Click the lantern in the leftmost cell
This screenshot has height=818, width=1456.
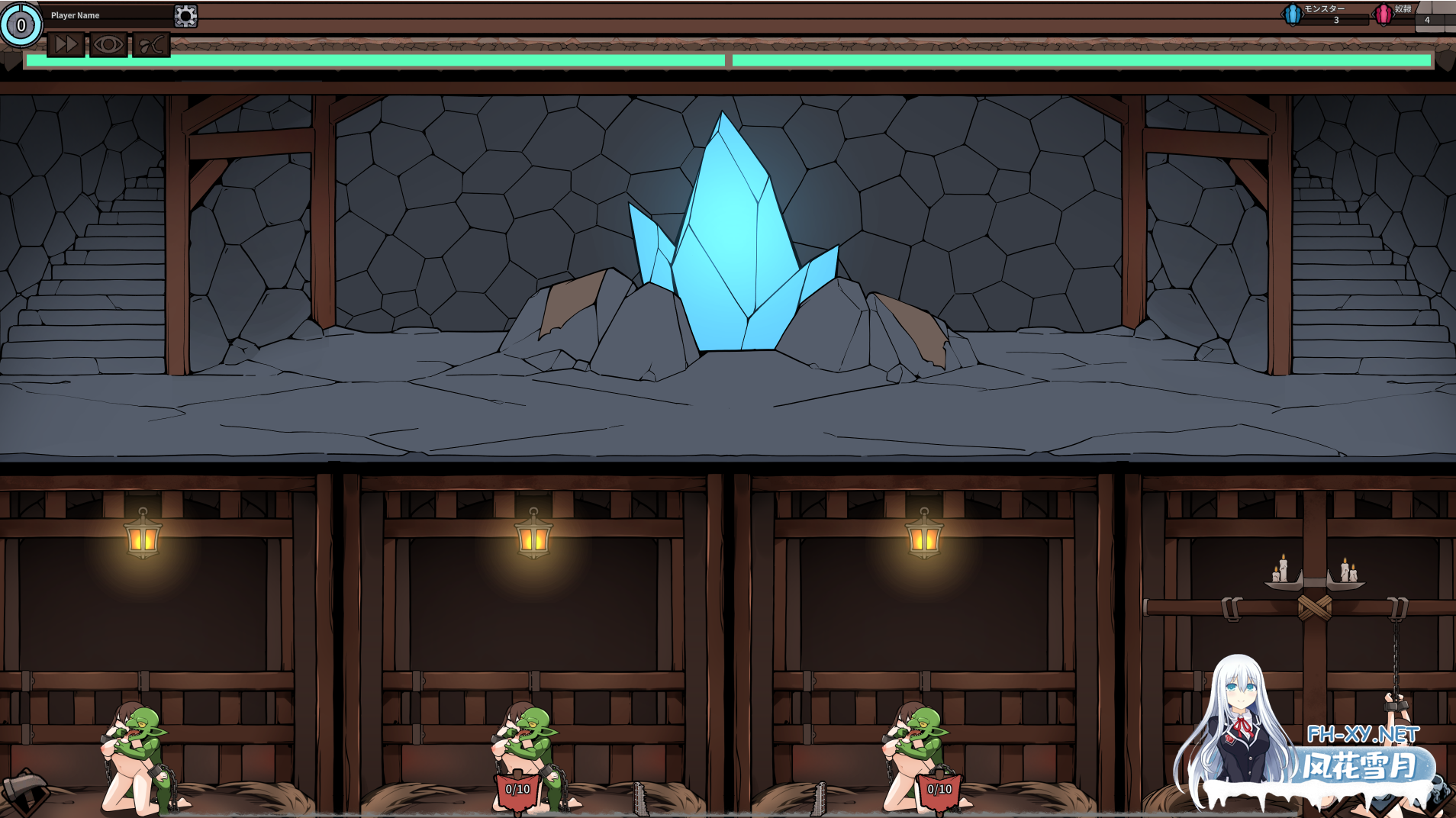tap(141, 540)
